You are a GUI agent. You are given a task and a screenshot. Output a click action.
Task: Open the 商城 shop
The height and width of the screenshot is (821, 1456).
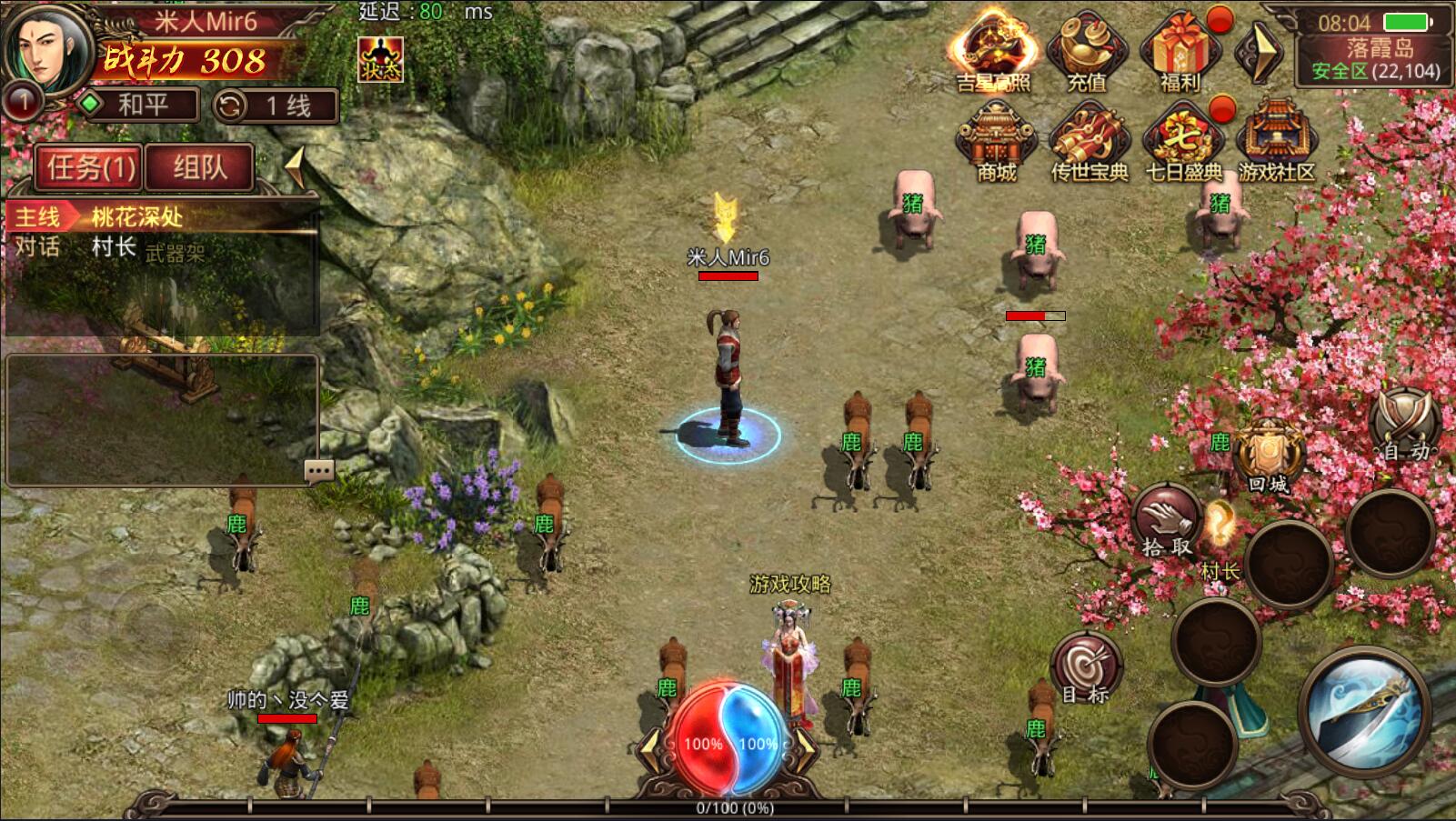coord(996,141)
